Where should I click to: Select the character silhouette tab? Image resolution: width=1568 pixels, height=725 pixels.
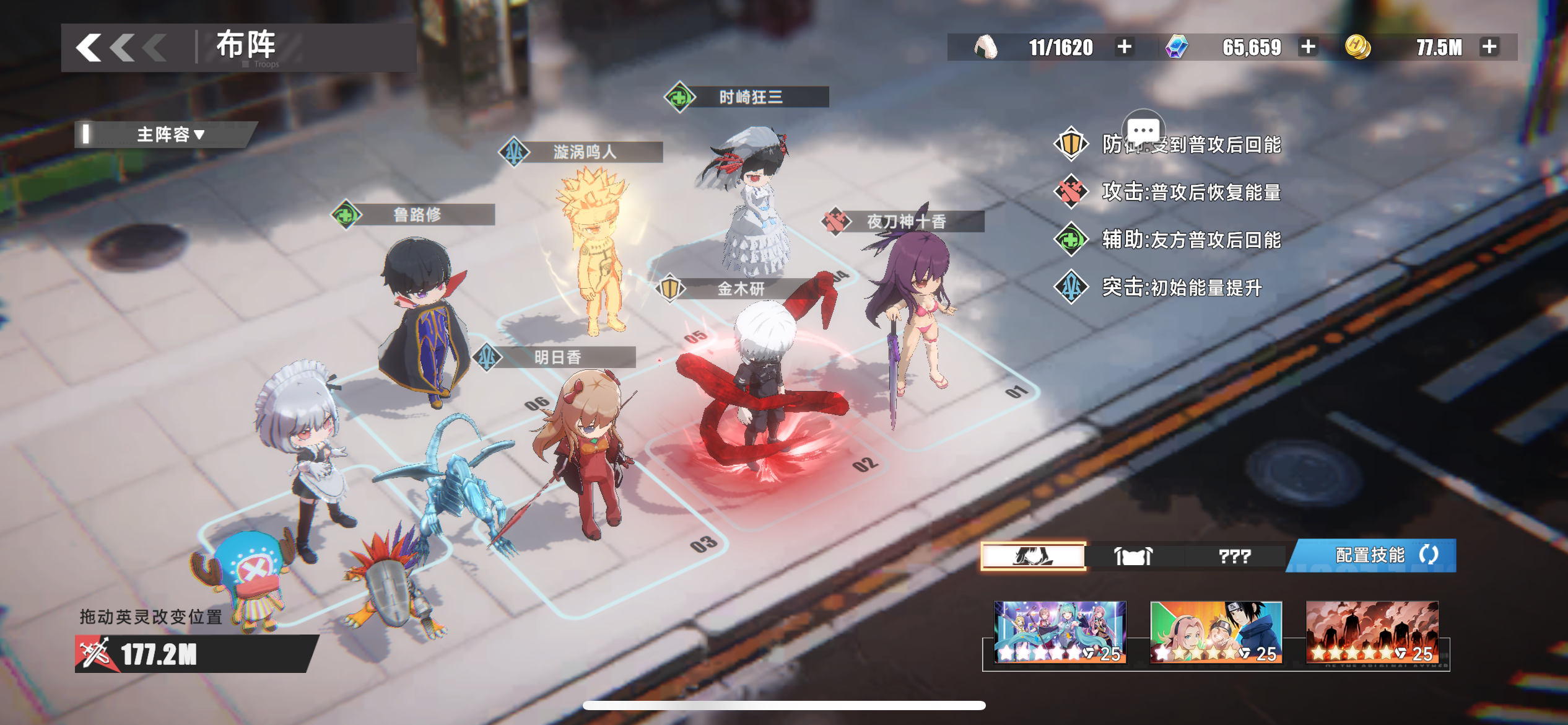point(1033,556)
